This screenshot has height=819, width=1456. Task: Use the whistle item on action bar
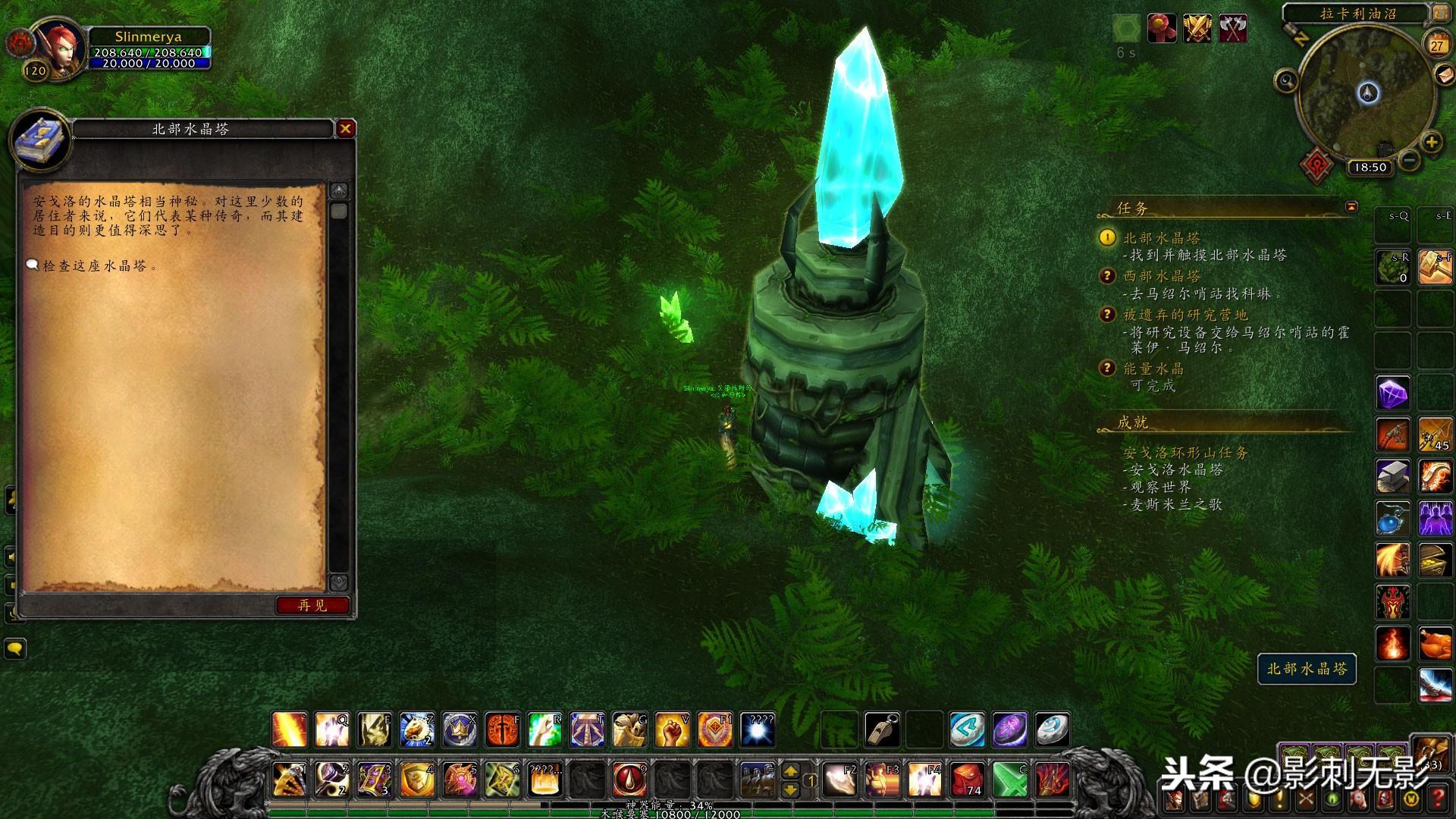[x=881, y=730]
